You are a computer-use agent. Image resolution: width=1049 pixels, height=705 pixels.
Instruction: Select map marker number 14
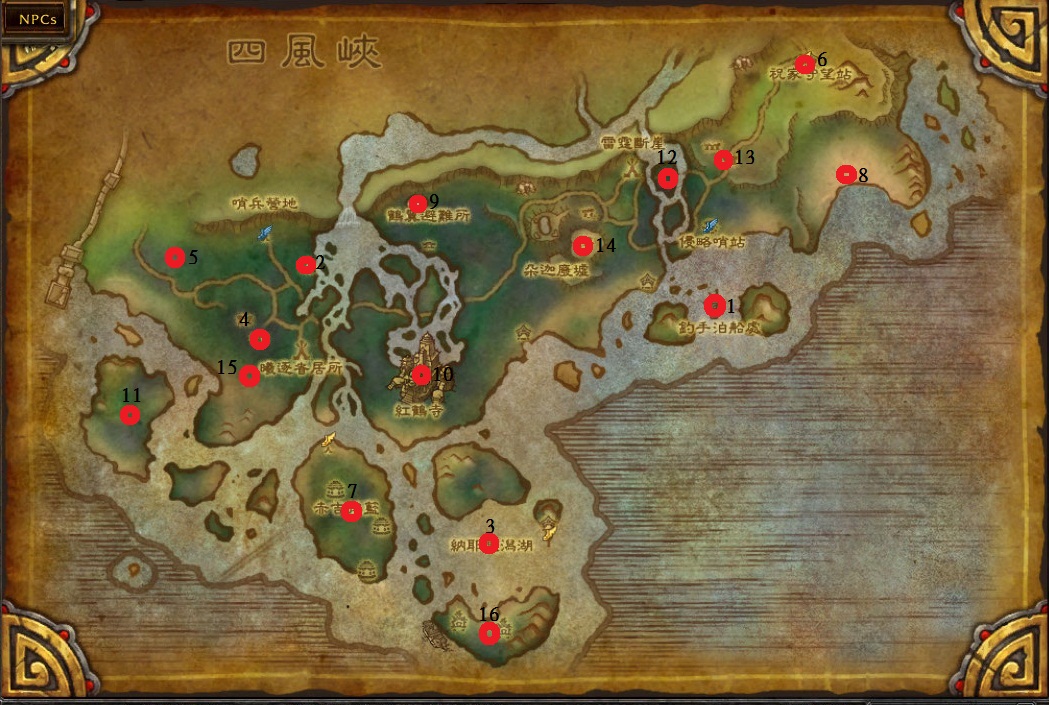click(x=582, y=245)
